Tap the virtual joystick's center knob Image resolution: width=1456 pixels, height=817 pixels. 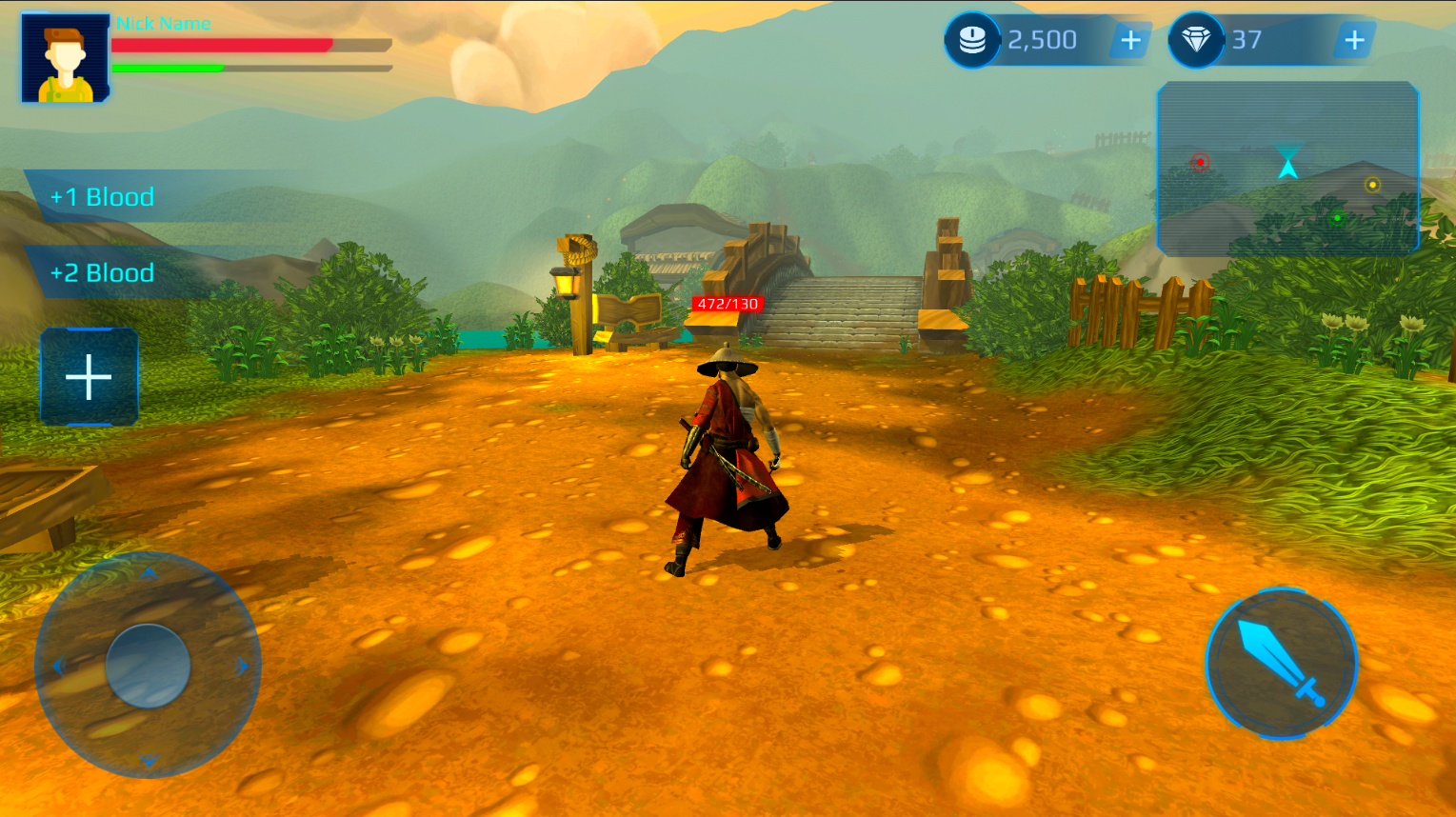[x=148, y=666]
